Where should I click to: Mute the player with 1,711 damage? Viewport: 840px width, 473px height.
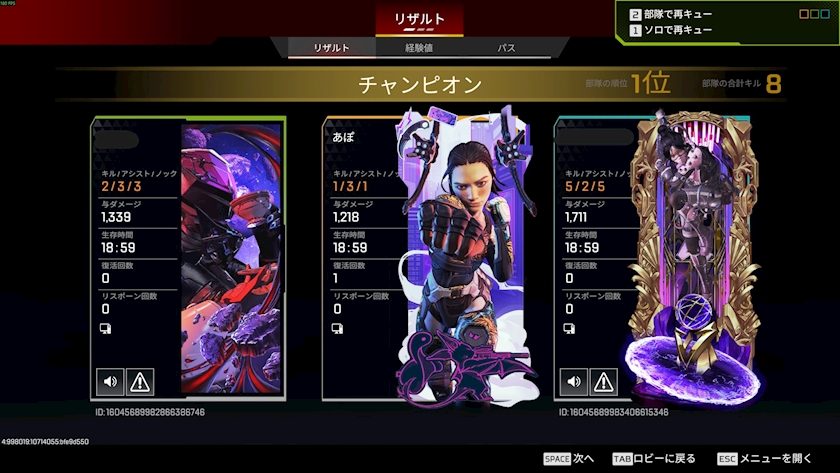(574, 381)
